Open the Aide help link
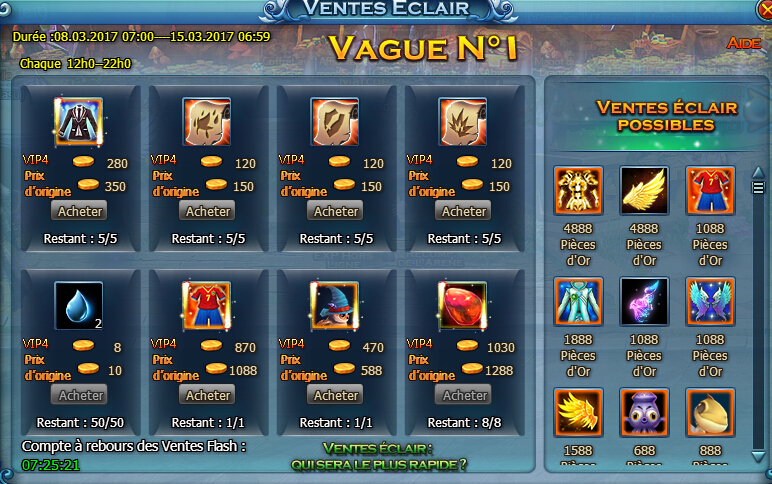772x484 pixels. [x=743, y=45]
